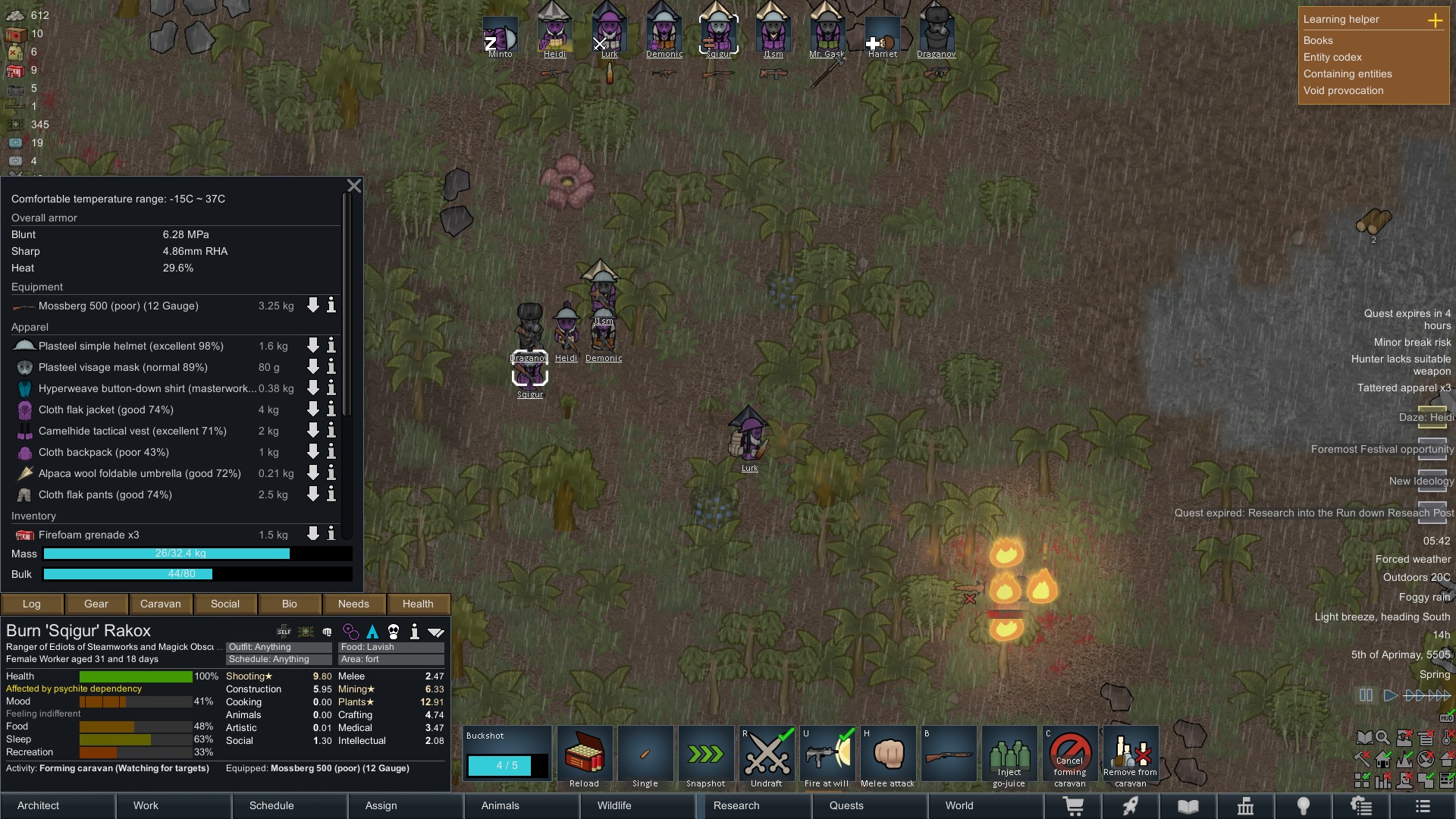Open map search with the magnifying glass icon
Image resolution: width=1456 pixels, height=819 pixels.
[1382, 737]
